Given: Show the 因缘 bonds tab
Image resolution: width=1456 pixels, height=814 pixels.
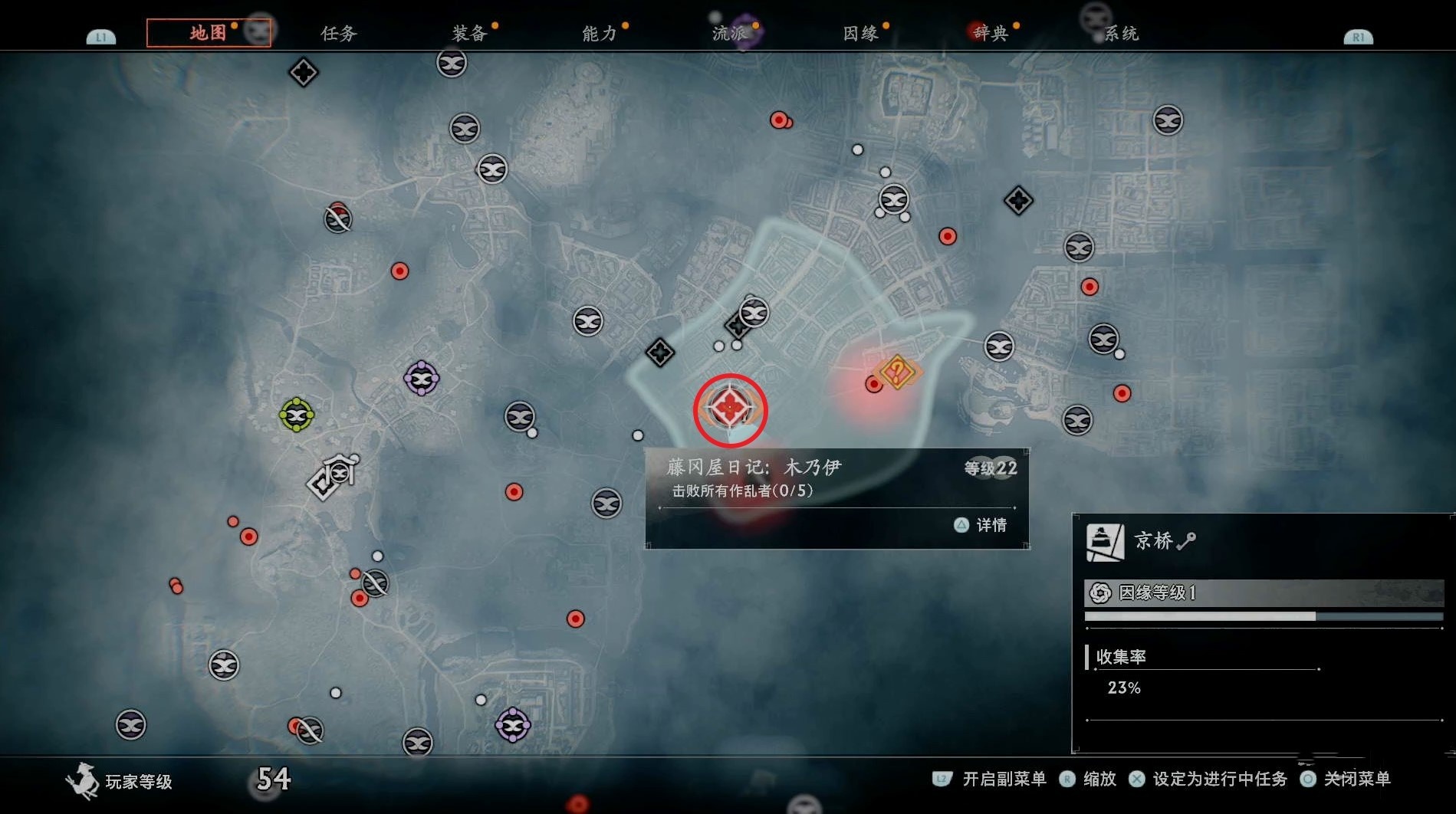Looking at the screenshot, I should (x=860, y=34).
